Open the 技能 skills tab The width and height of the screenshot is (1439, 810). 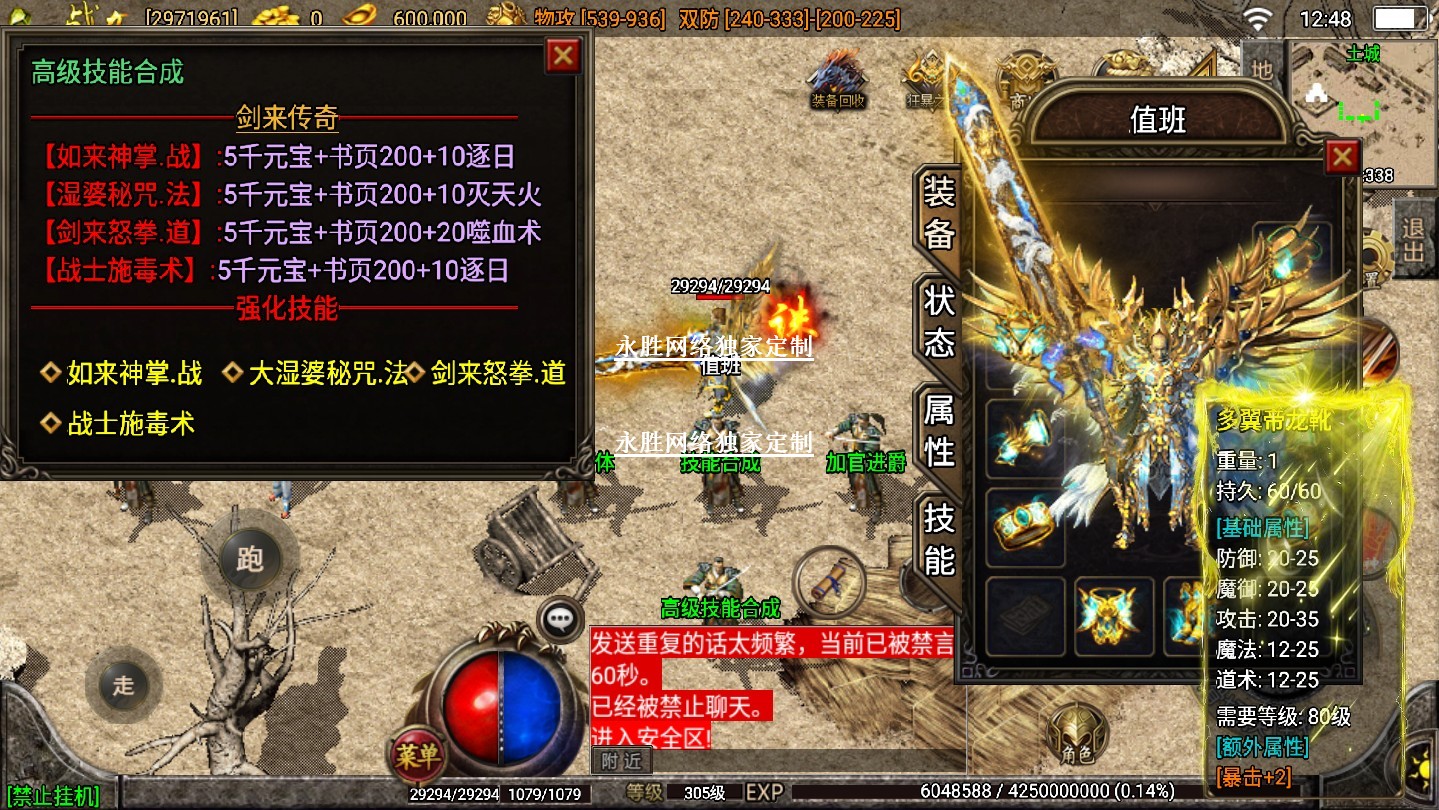(x=938, y=540)
